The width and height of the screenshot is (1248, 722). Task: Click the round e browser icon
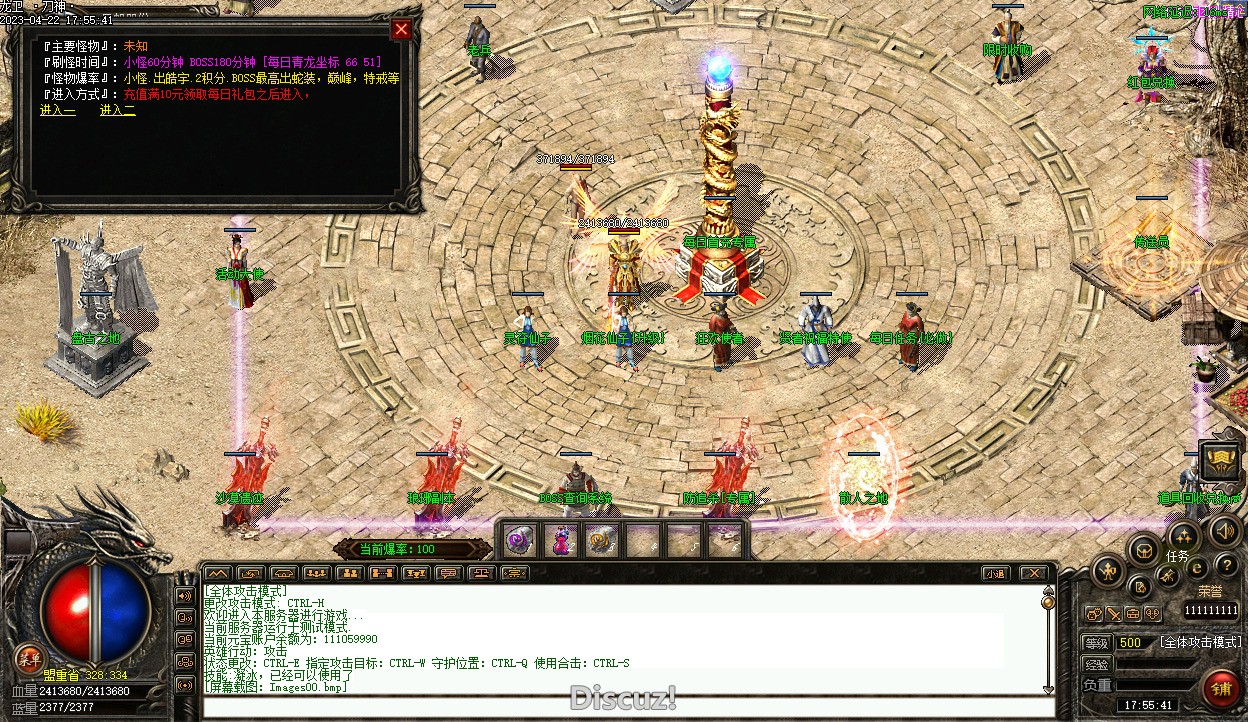click(x=1197, y=568)
